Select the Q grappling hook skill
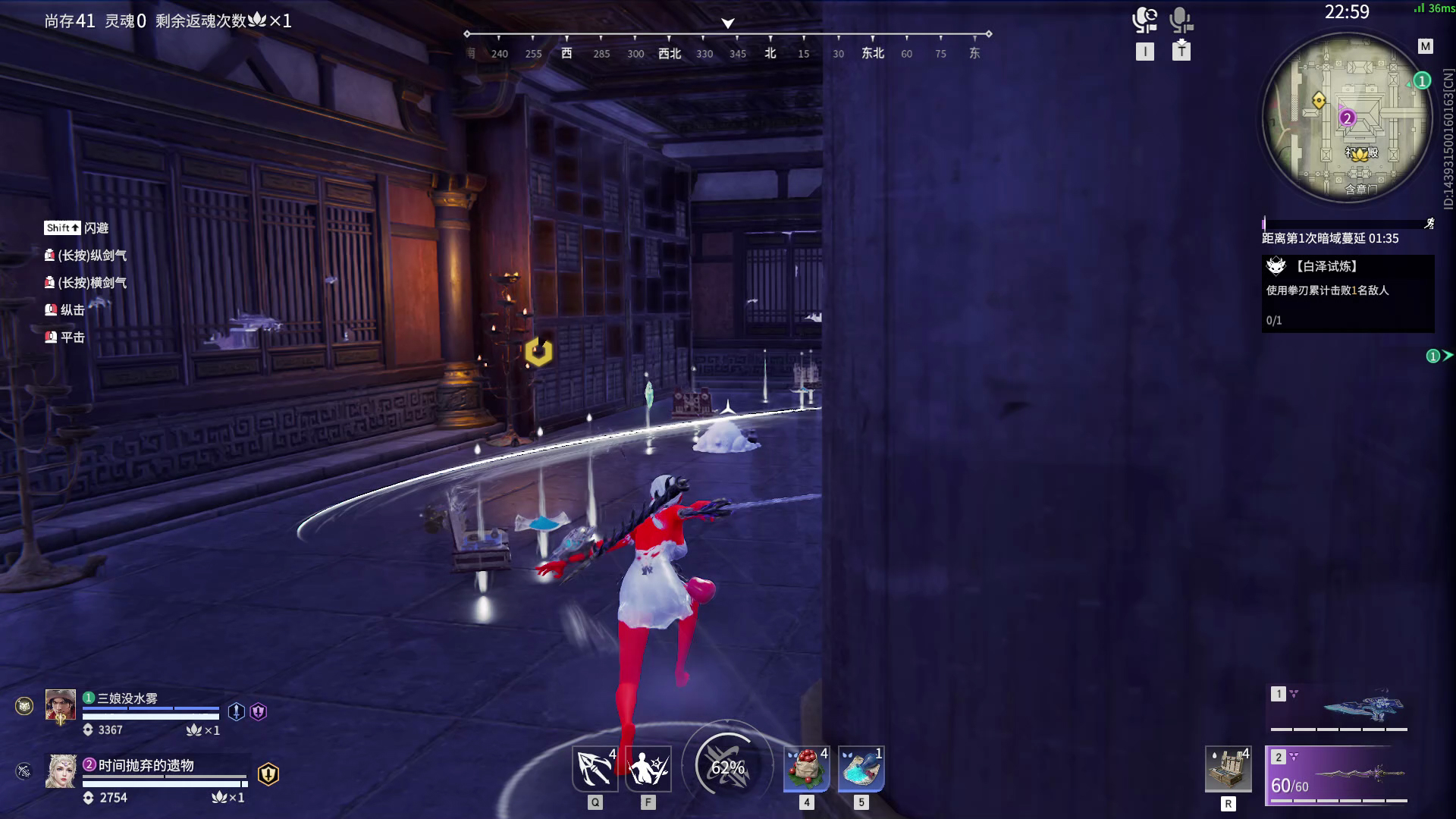Screen dimensions: 1456x819 [x=595, y=768]
